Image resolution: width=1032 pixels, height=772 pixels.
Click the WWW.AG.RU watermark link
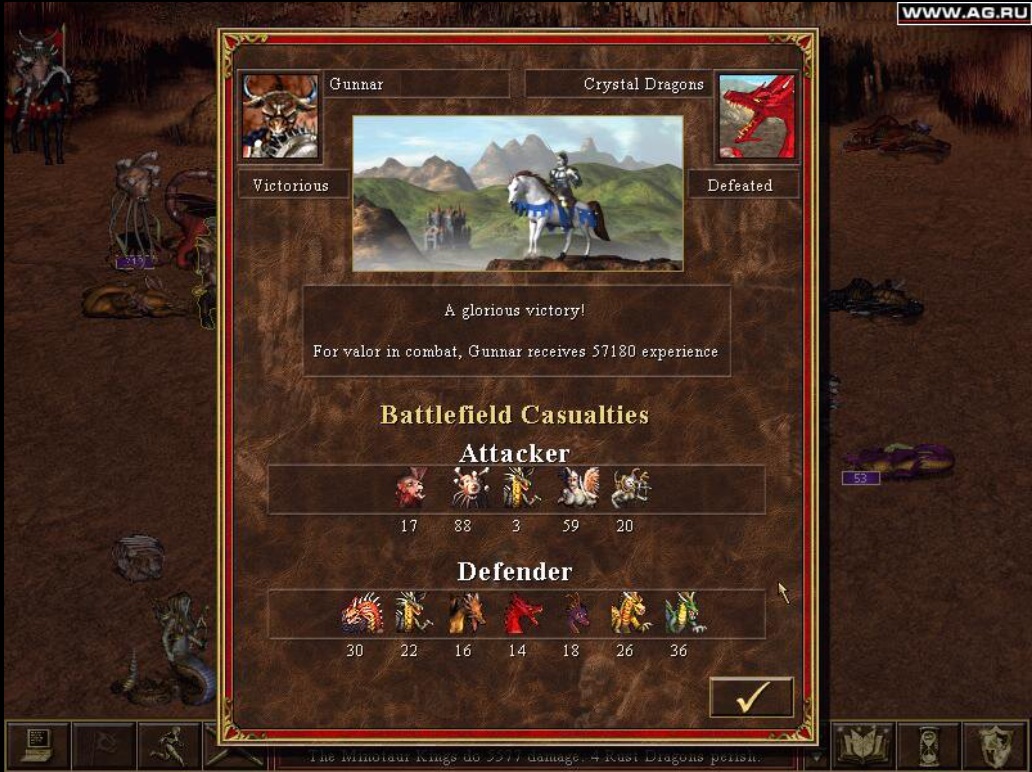tap(961, 13)
